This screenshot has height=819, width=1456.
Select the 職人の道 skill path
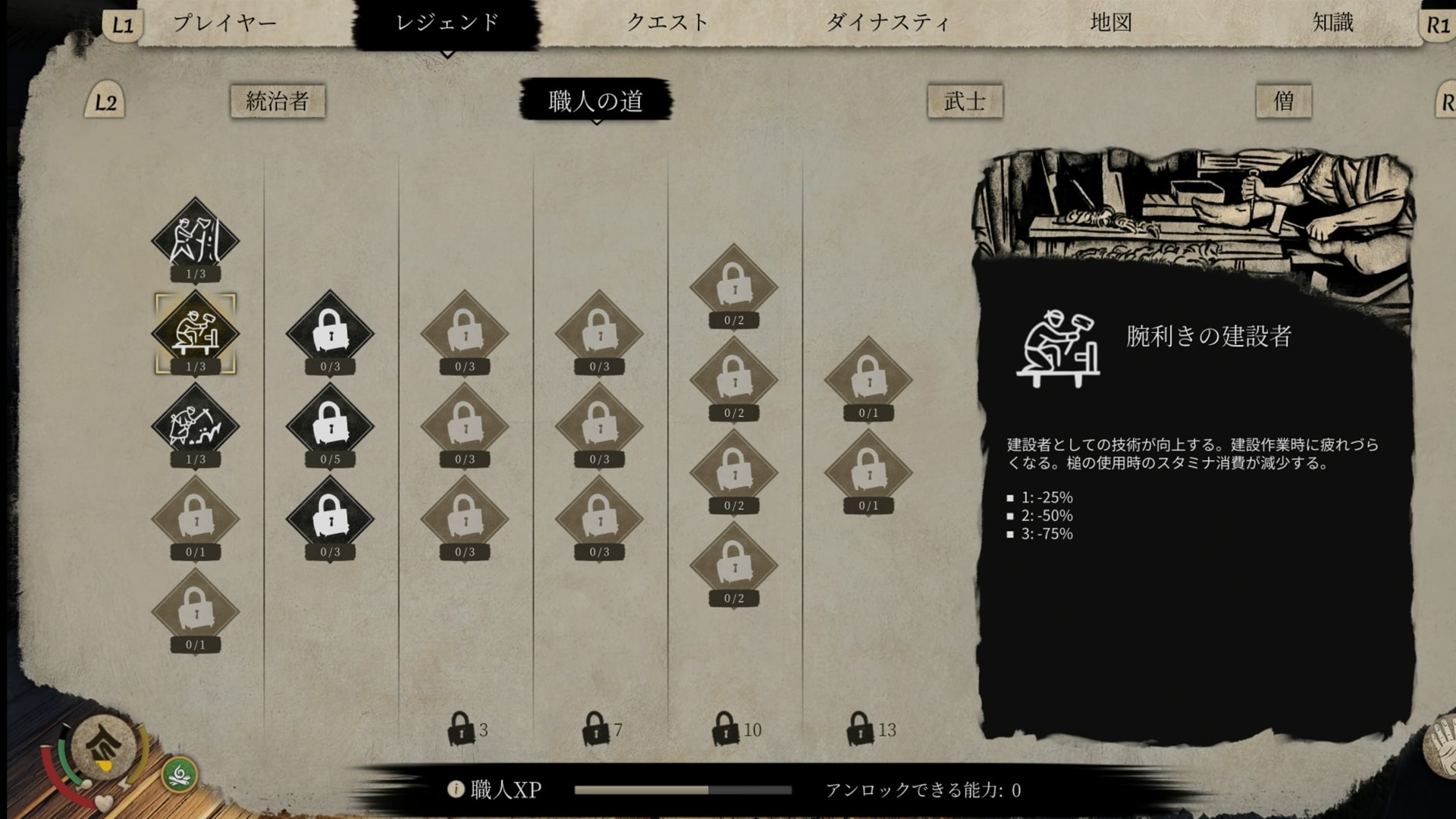coord(595,101)
